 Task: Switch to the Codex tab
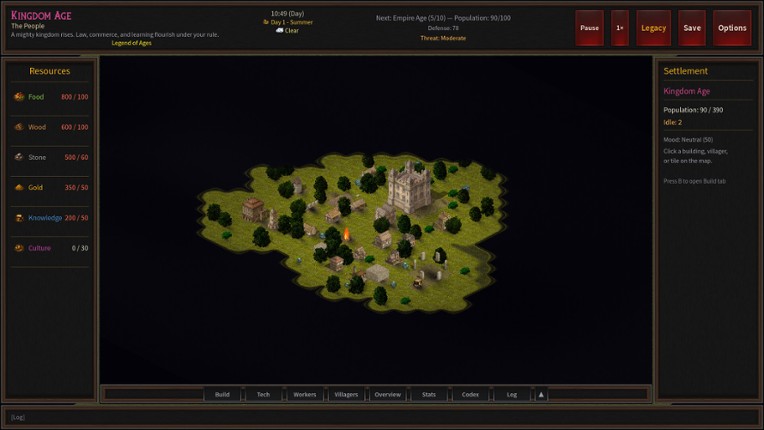pos(470,394)
